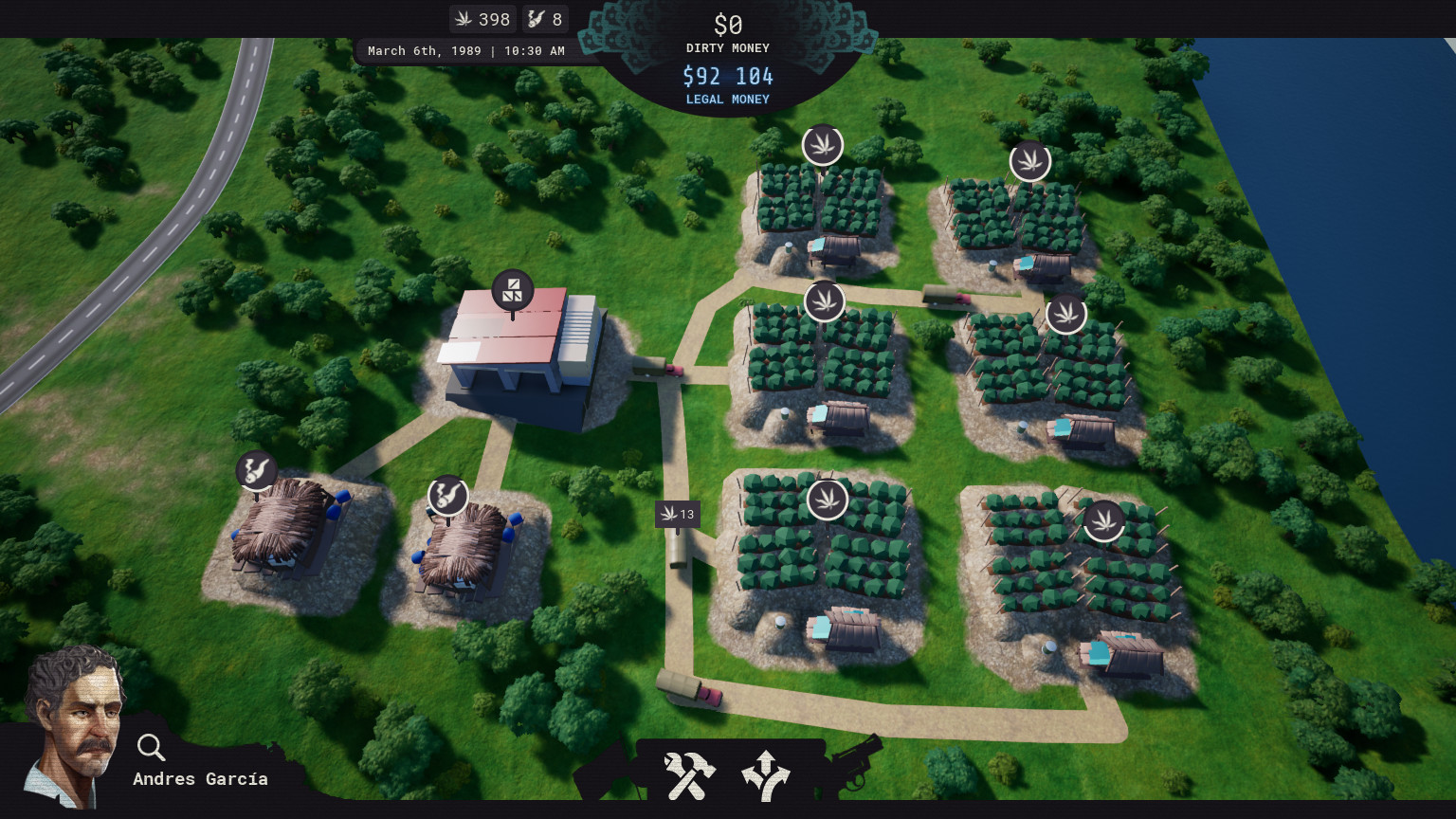Click the Dirty Money $0 readout
The height and width of the screenshot is (819, 1456).
[727, 26]
